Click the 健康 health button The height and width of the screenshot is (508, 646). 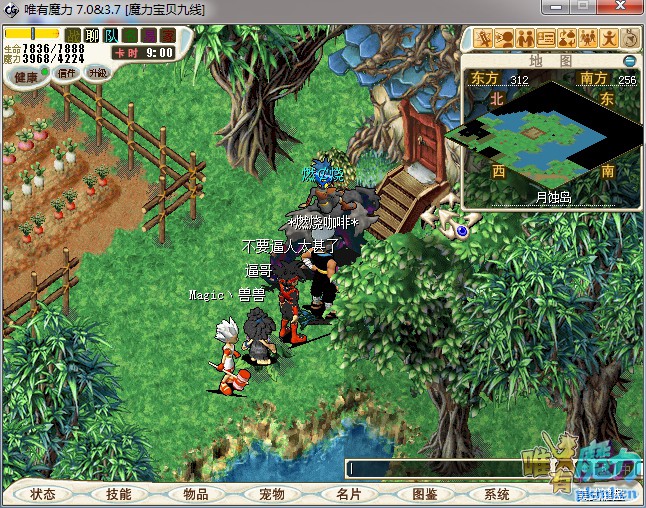pyautogui.click(x=26, y=76)
